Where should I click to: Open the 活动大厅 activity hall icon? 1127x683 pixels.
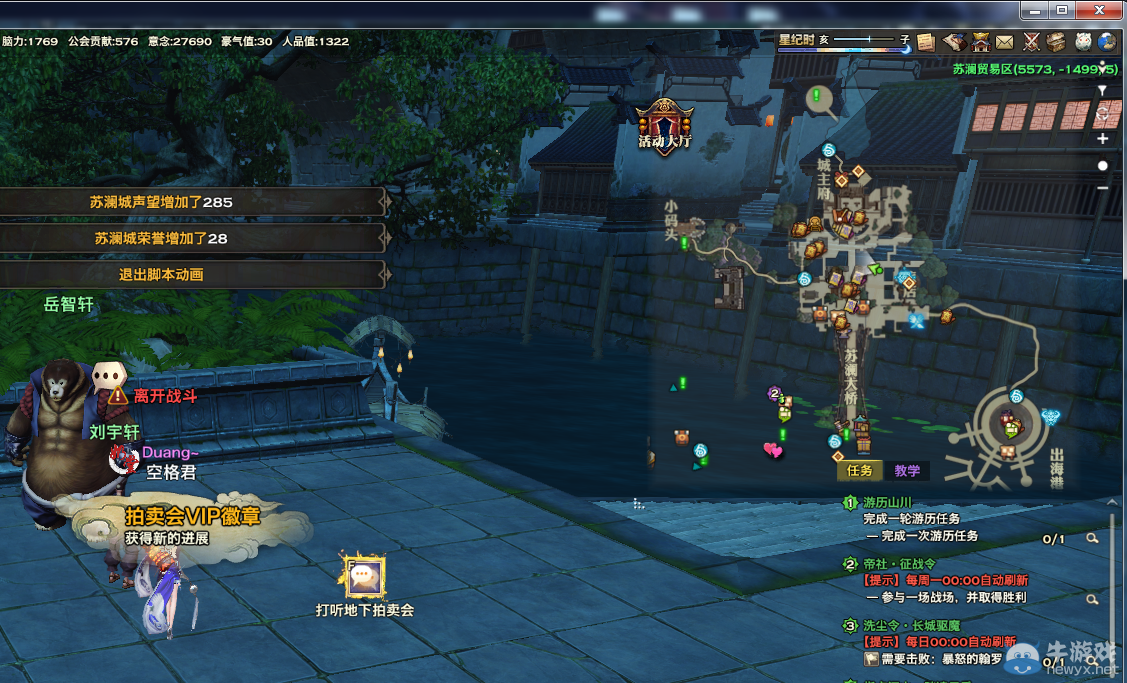pyautogui.click(x=665, y=125)
